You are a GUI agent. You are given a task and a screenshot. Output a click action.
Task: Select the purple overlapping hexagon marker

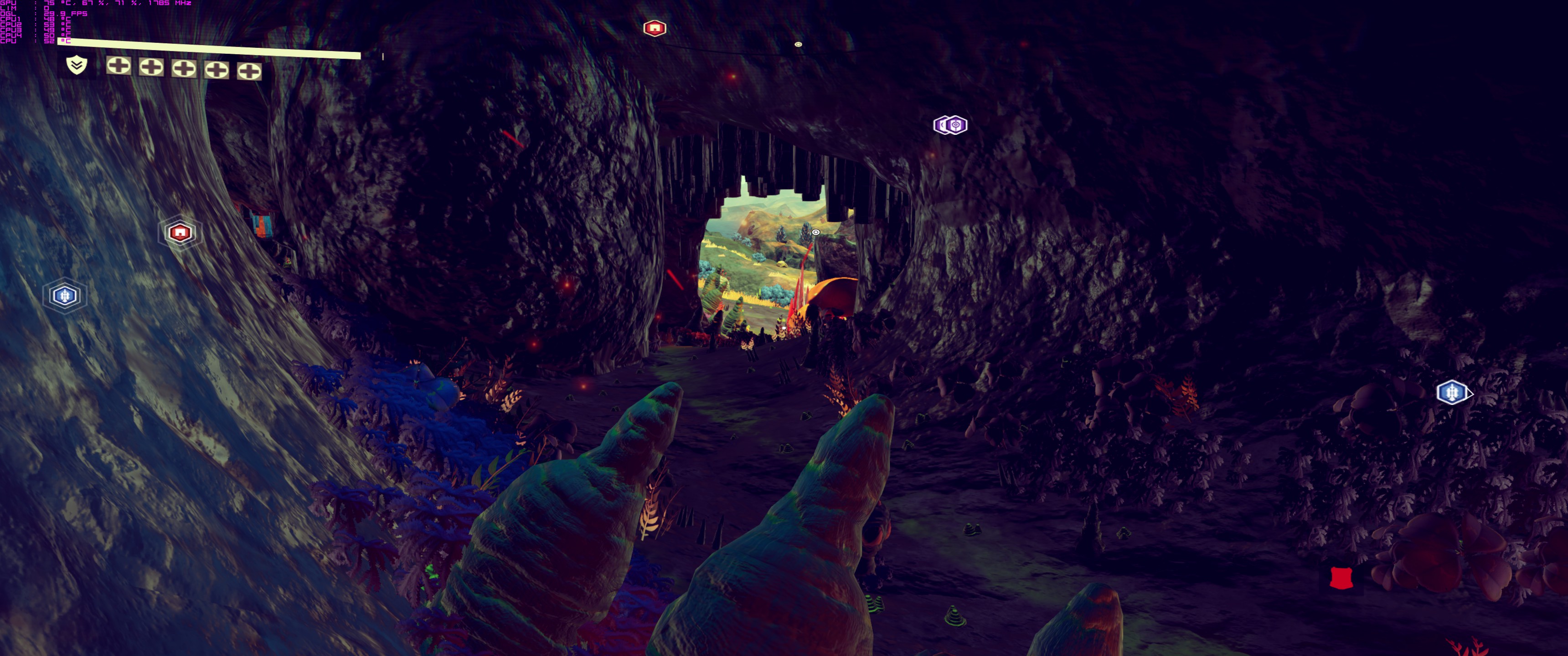pos(950,125)
